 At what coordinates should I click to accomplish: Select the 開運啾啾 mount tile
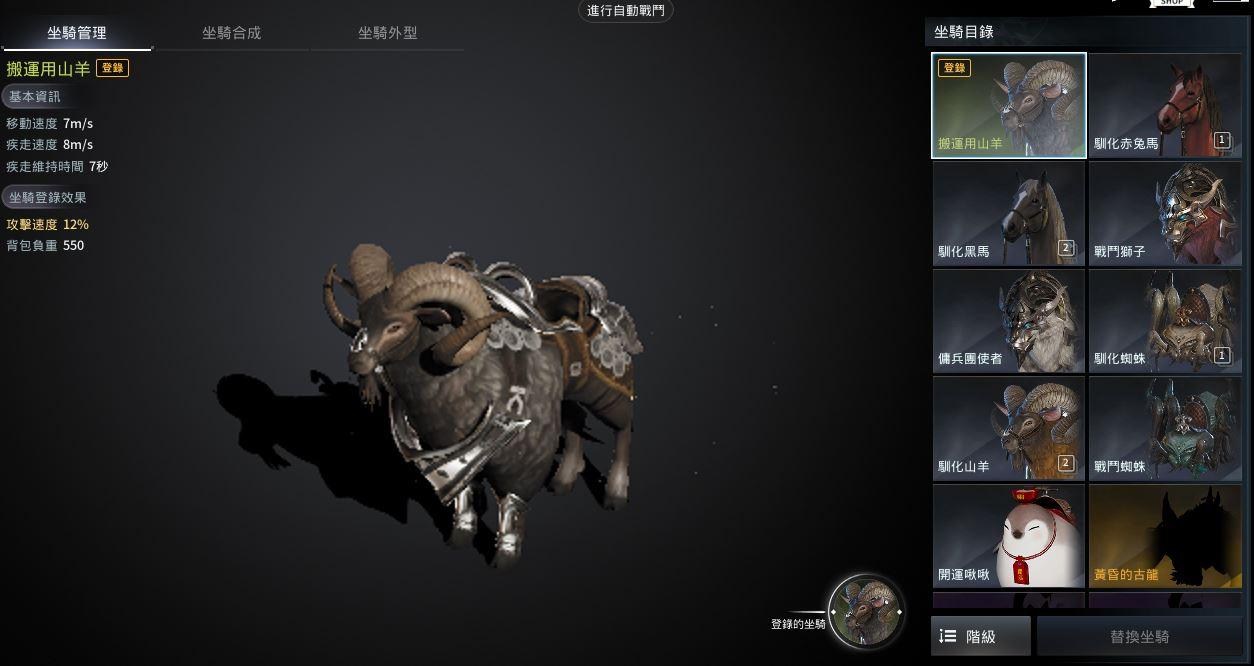click(1009, 536)
